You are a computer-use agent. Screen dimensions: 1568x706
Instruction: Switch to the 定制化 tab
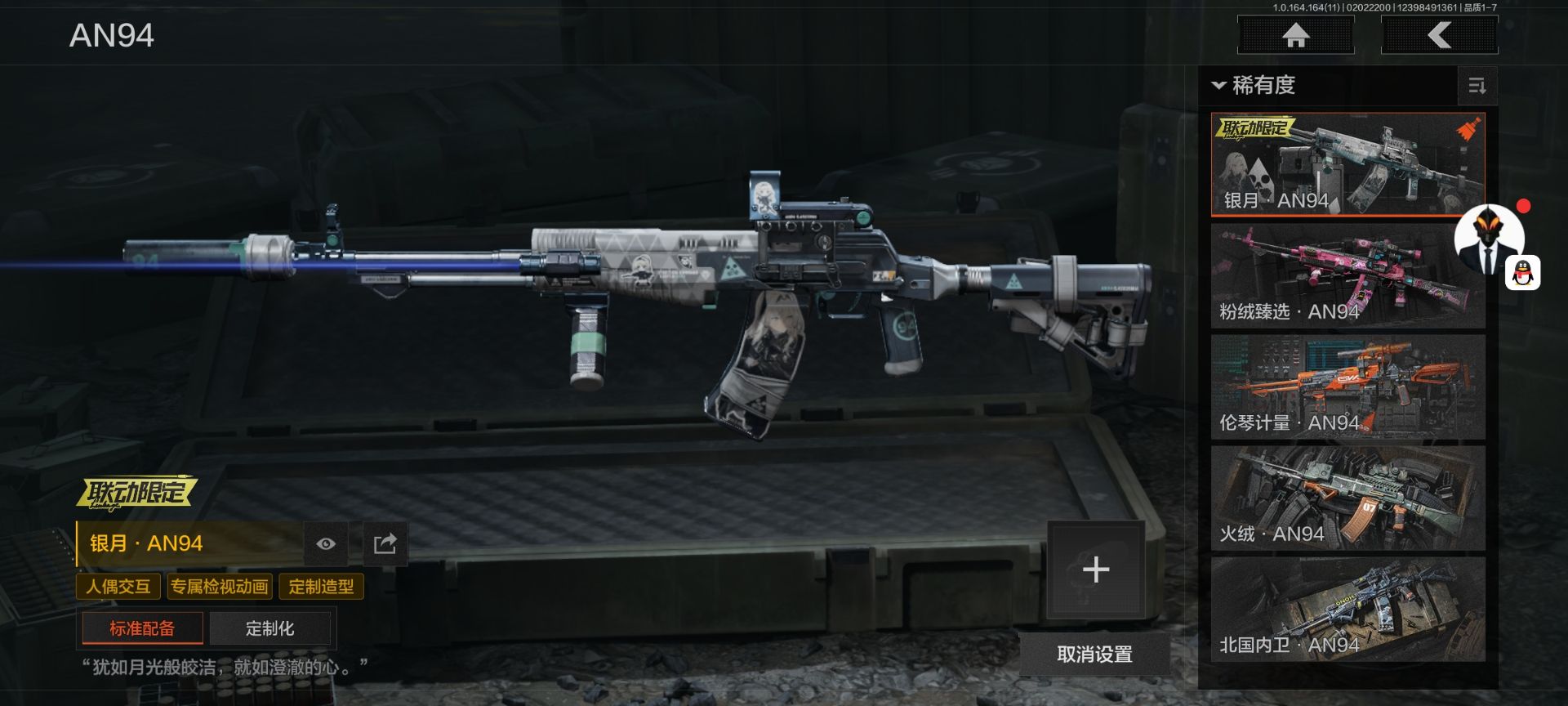269,628
